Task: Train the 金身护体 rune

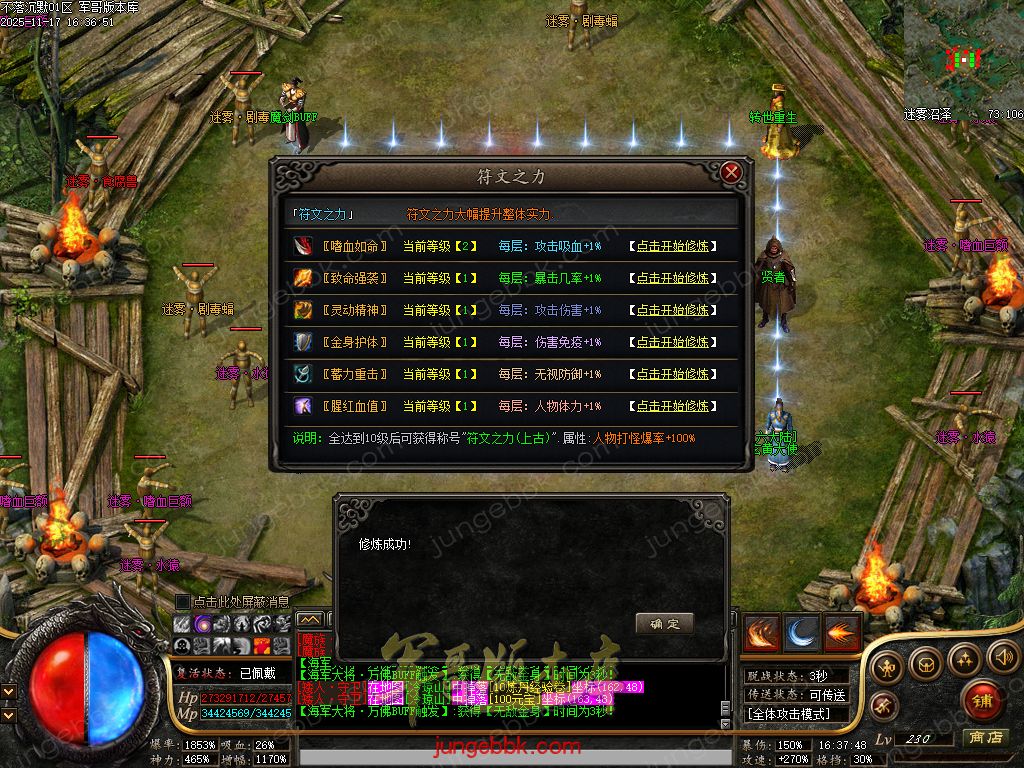Action: coord(673,342)
